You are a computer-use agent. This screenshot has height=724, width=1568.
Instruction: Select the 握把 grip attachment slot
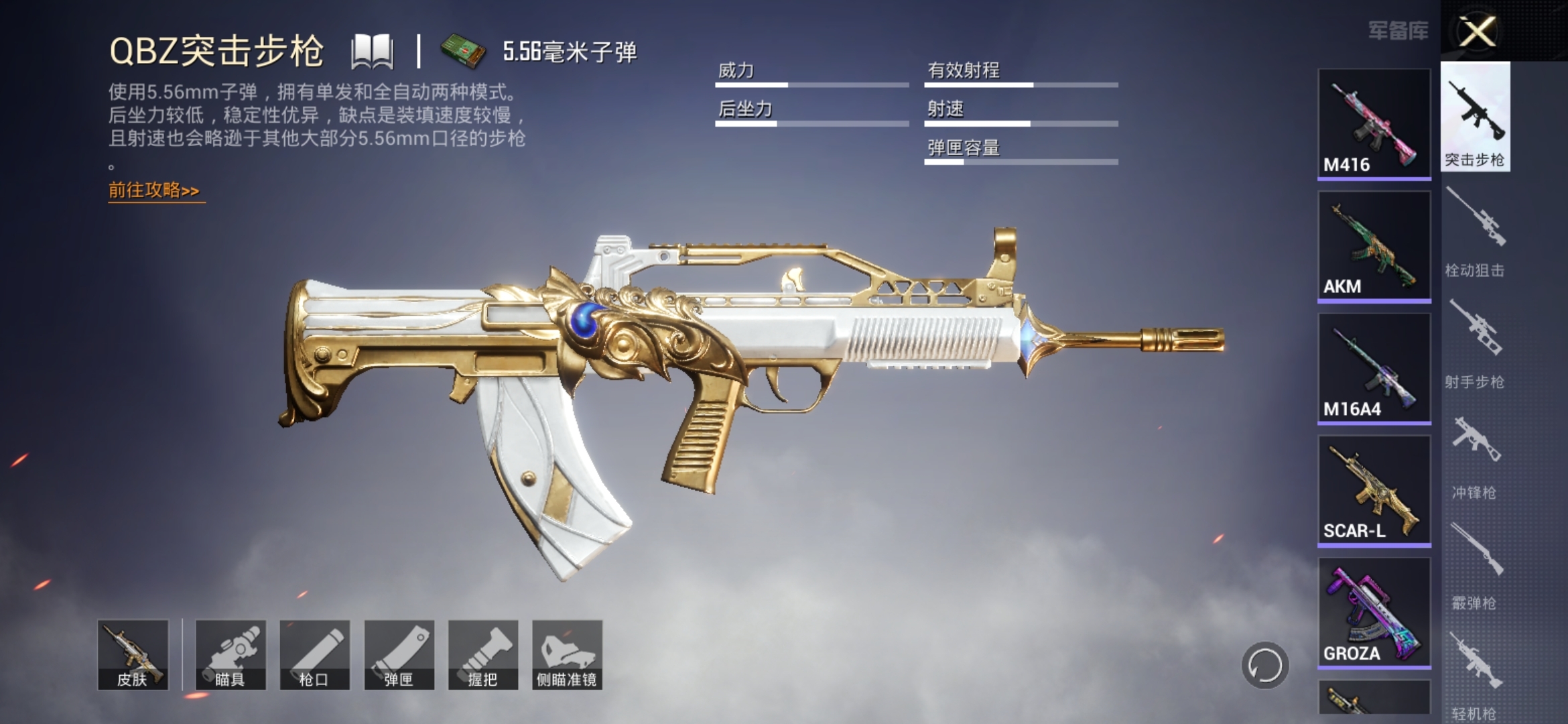click(483, 654)
